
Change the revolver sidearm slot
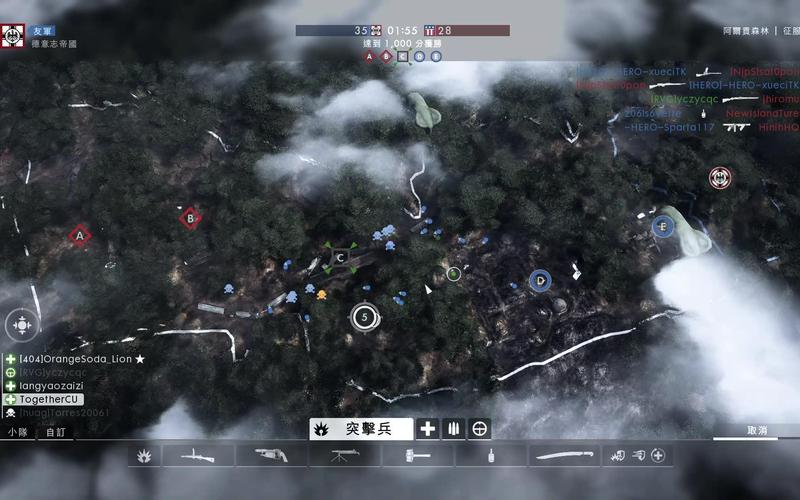270,456
